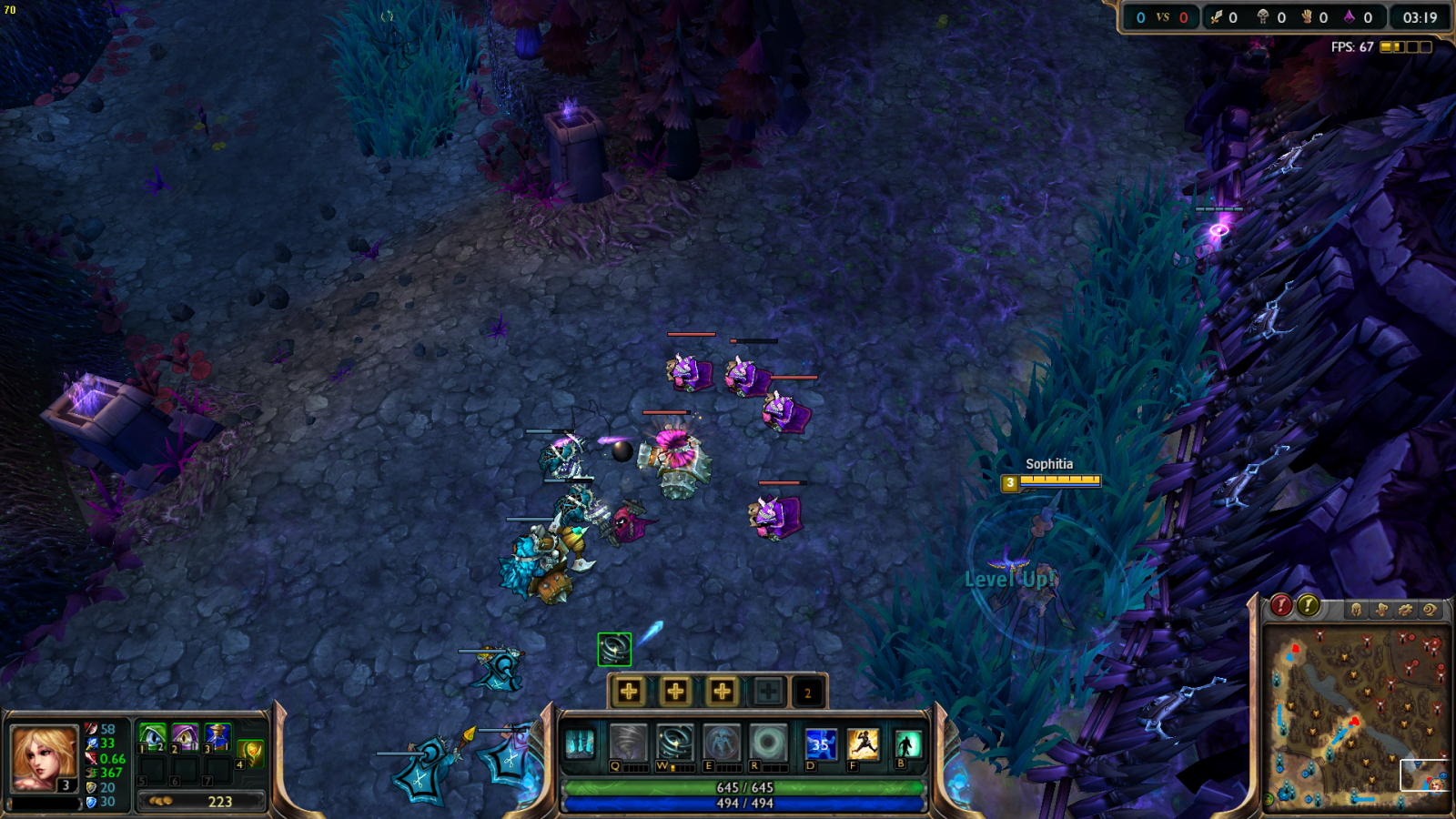
Task: Trigger the R vortex ultimate ability
Action: (768, 743)
